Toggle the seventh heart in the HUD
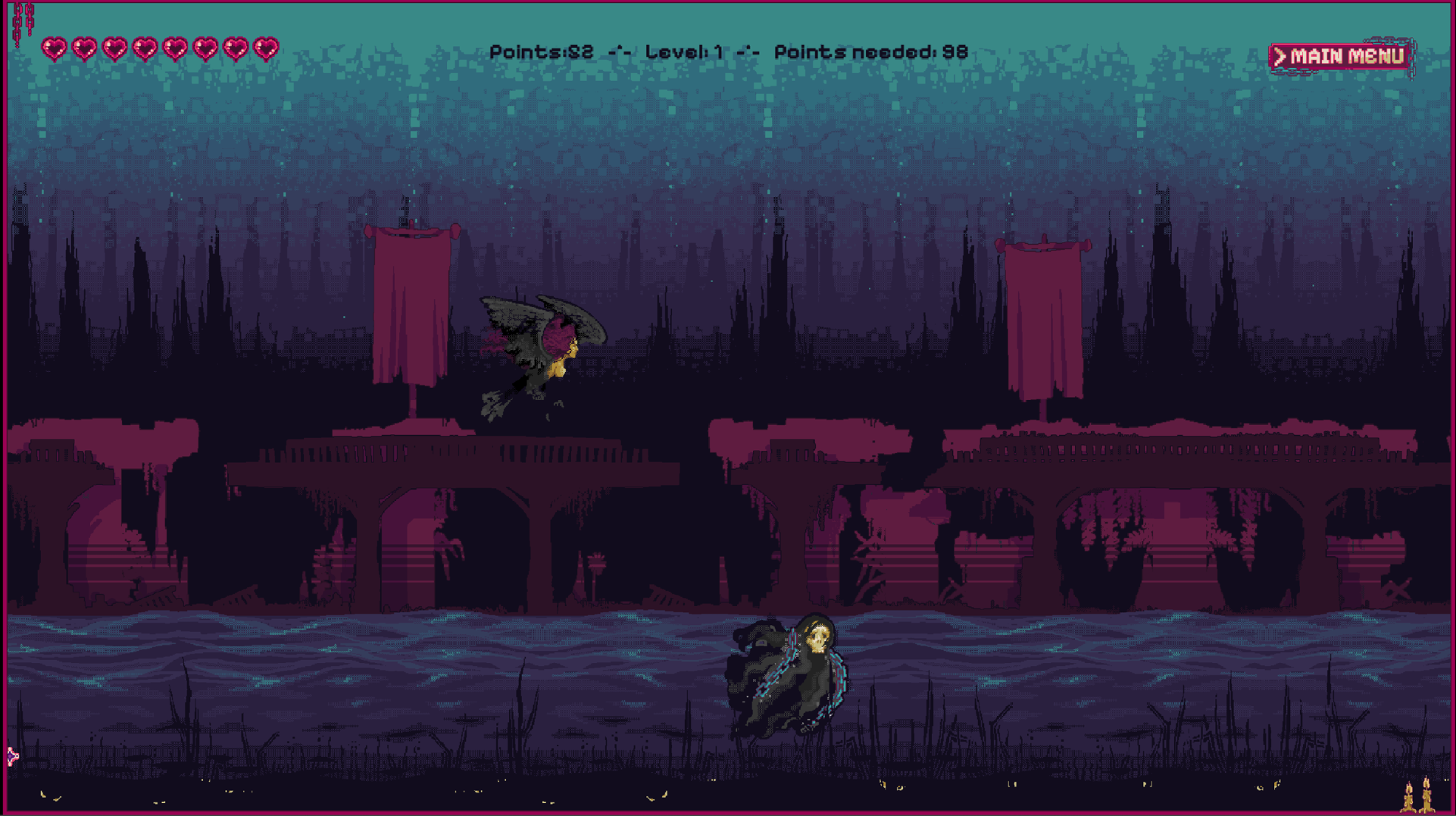 coord(238,47)
